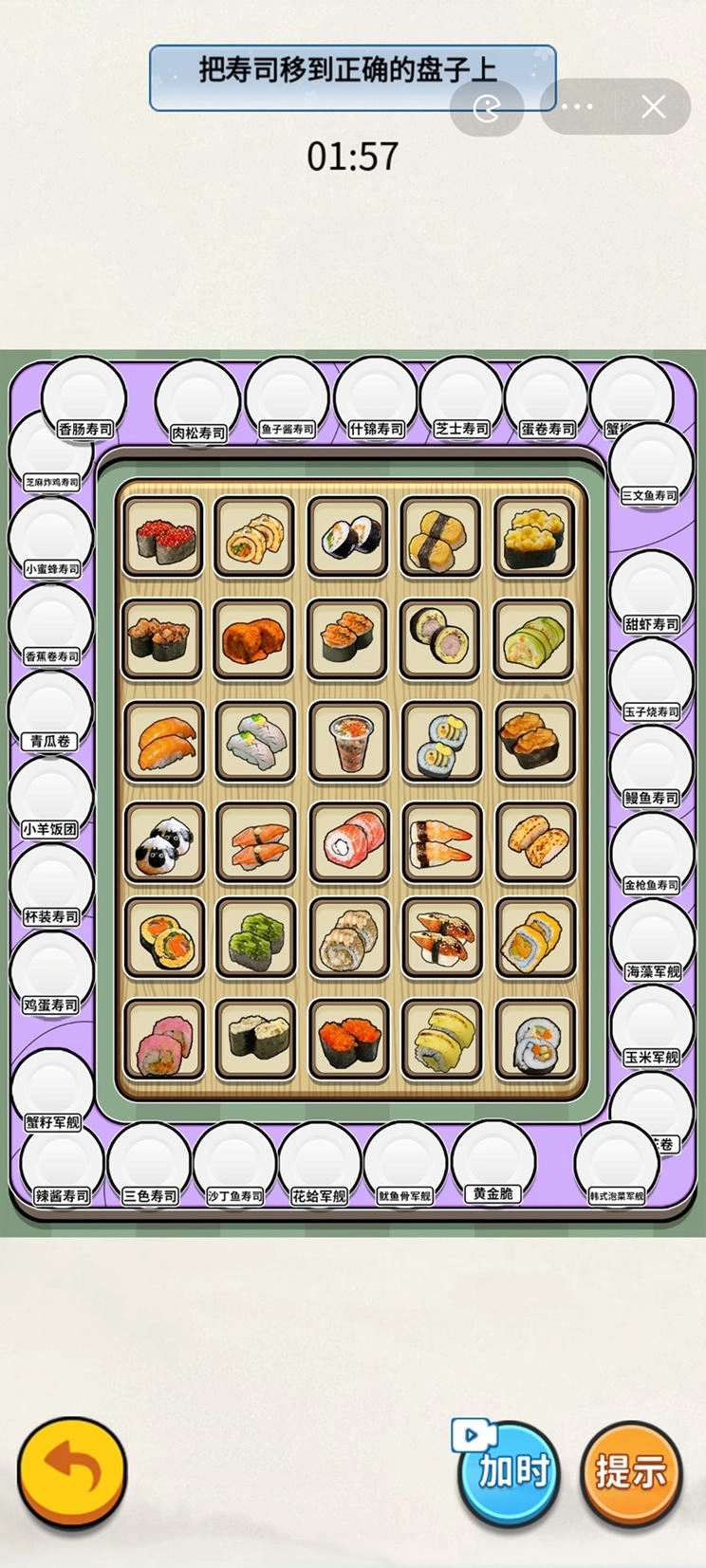
Task: Click the orange 提示 hint button
Action: click(x=630, y=1470)
